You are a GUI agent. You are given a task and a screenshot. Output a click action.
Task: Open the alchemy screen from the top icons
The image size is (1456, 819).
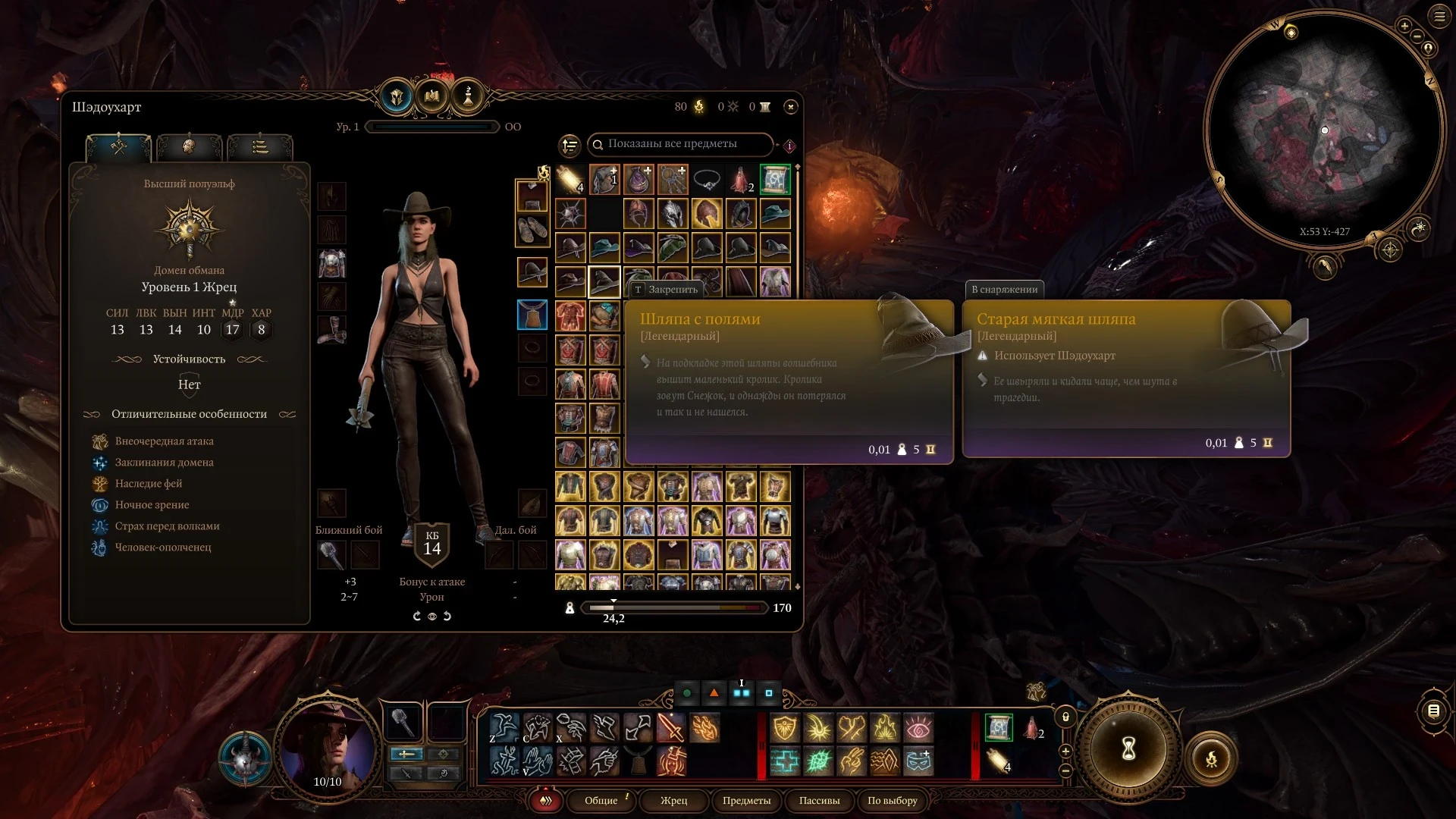coord(468,96)
